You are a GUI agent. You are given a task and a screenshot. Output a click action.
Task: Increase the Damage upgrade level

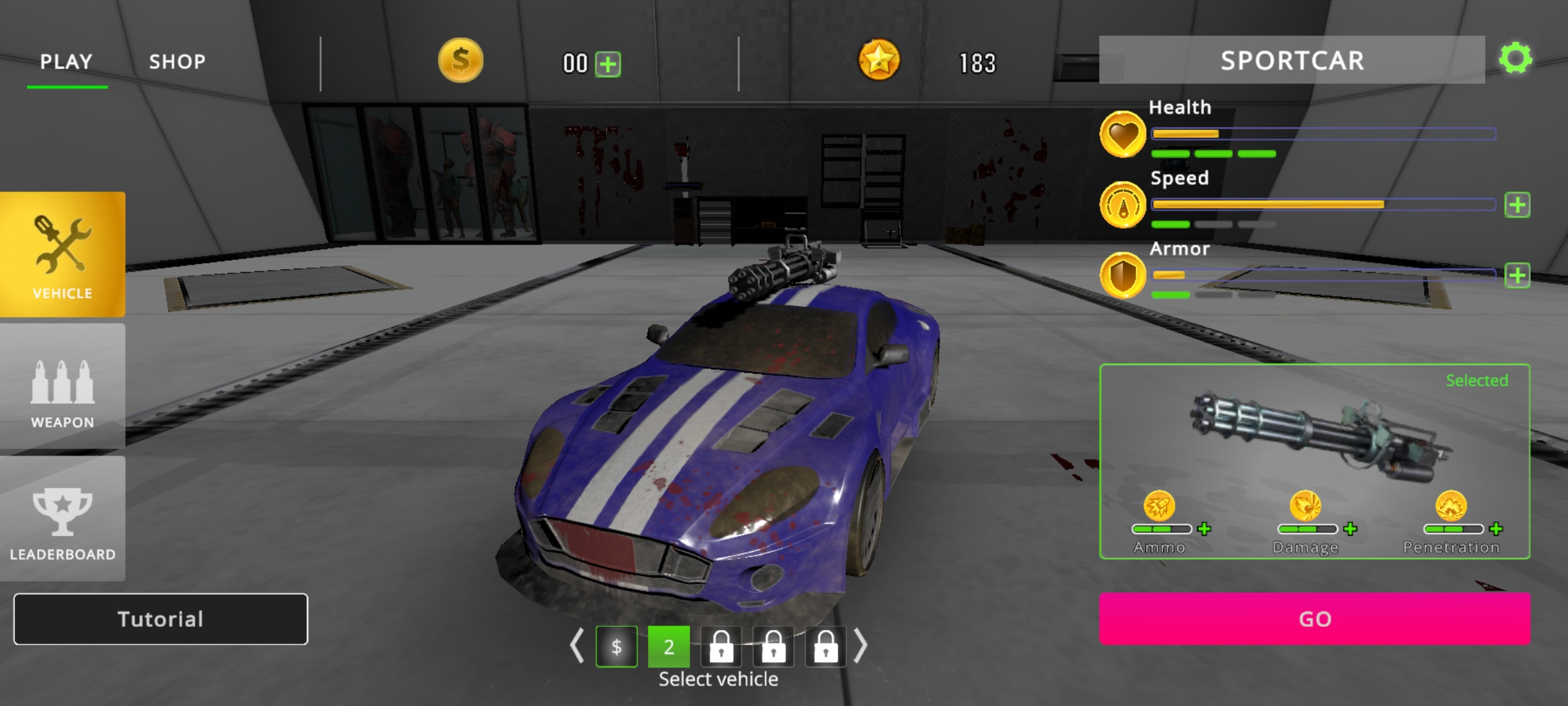click(1350, 529)
